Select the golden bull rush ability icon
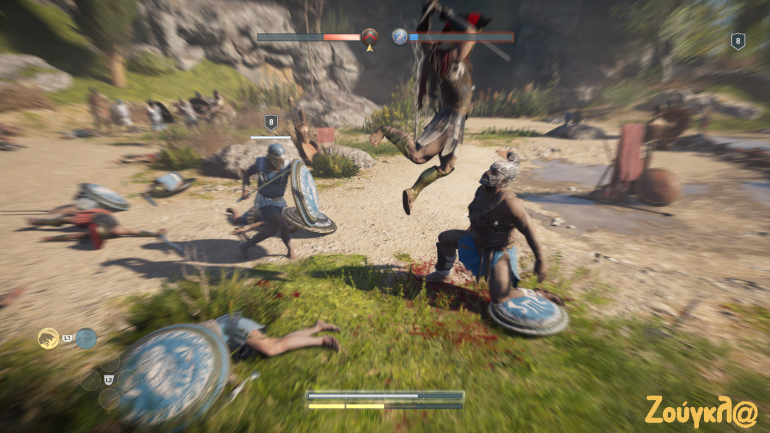 pos(47,339)
